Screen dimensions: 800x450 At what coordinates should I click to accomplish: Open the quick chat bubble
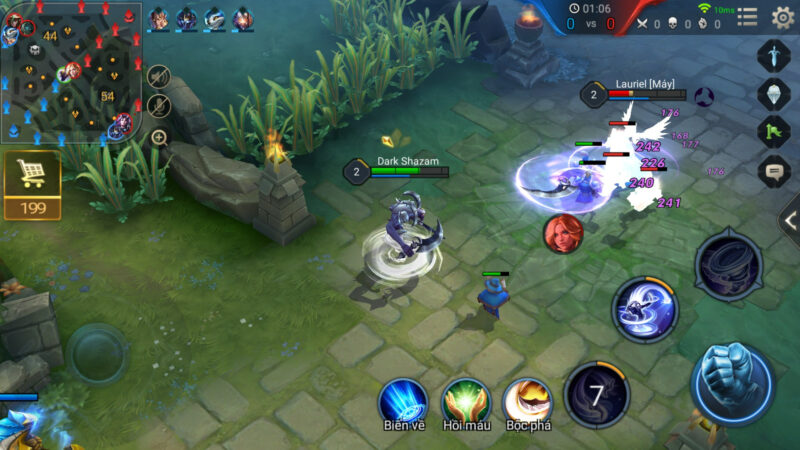click(x=774, y=171)
